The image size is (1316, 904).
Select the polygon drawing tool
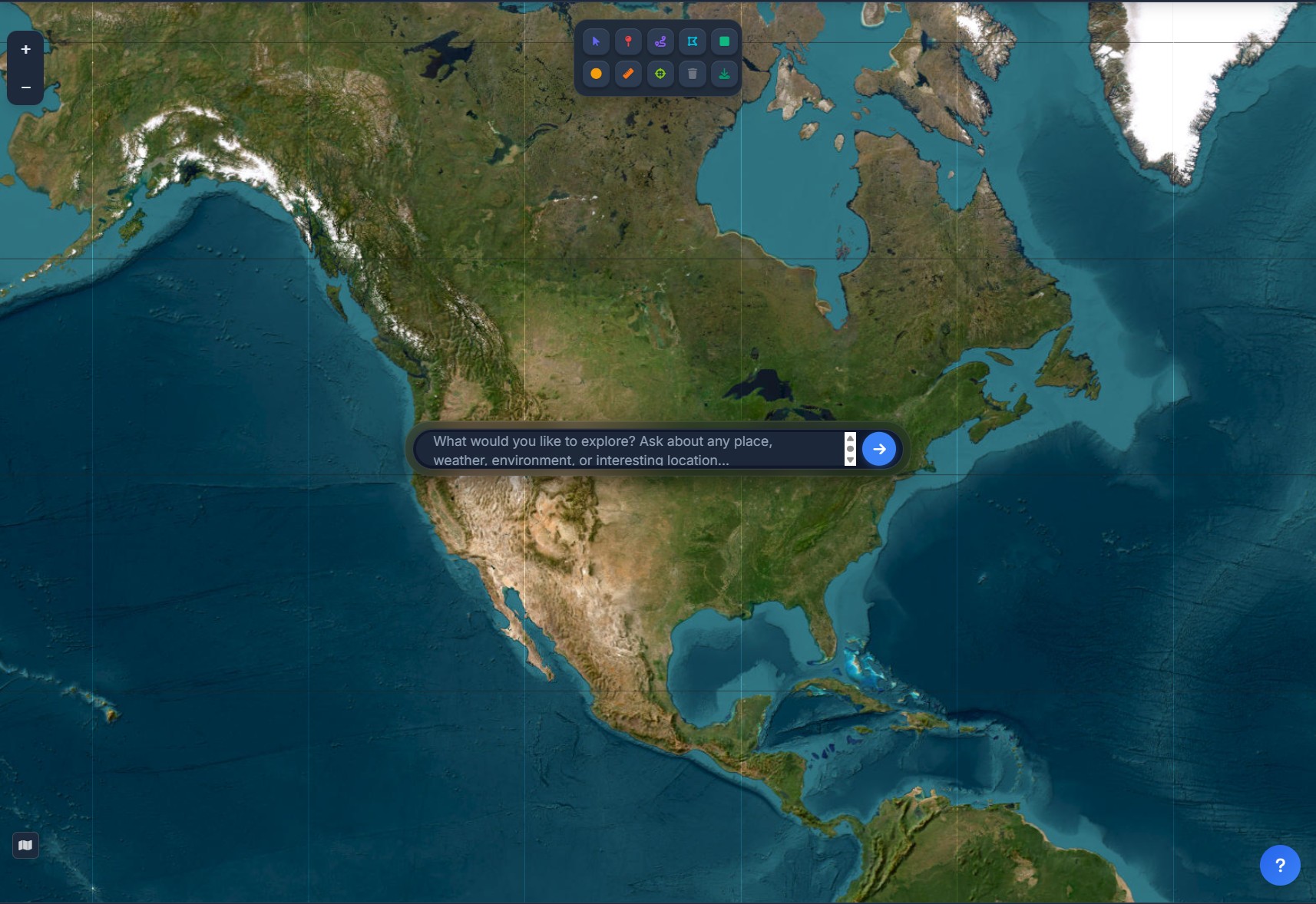(693, 41)
